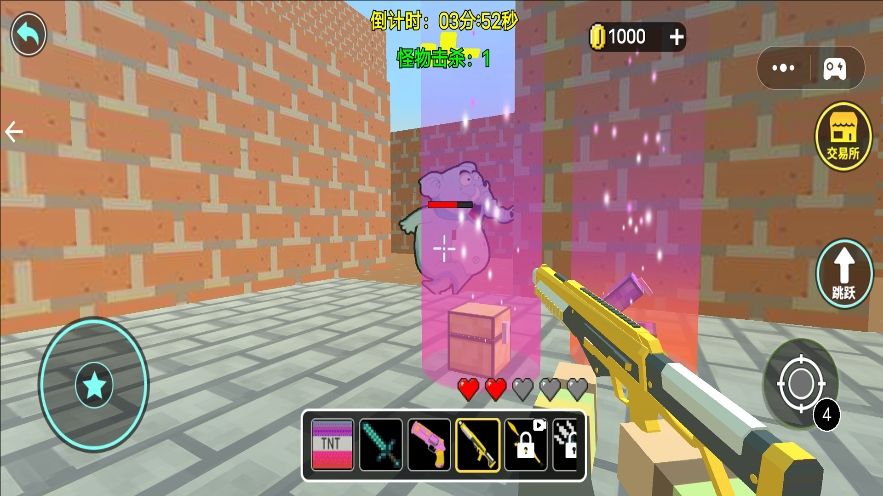The height and width of the screenshot is (496, 883).
Task: Add more gold coins with plus button
Action: pos(677,37)
